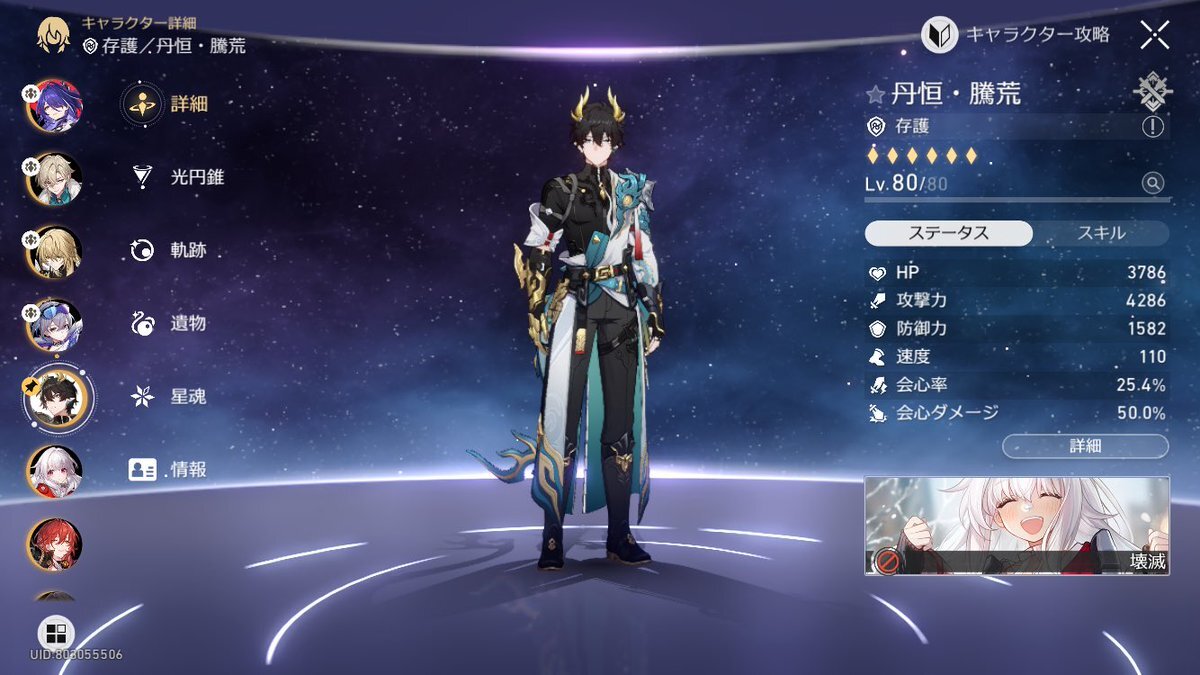Viewport: 1200px width, 675px height.
Task: Select the purple-haired character portrait
Action: coord(54,104)
